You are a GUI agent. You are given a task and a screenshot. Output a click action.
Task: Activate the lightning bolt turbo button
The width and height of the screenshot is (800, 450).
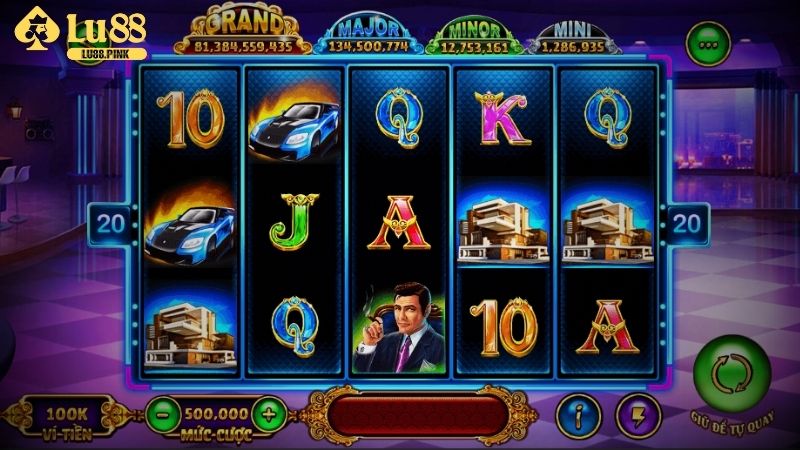634,412
